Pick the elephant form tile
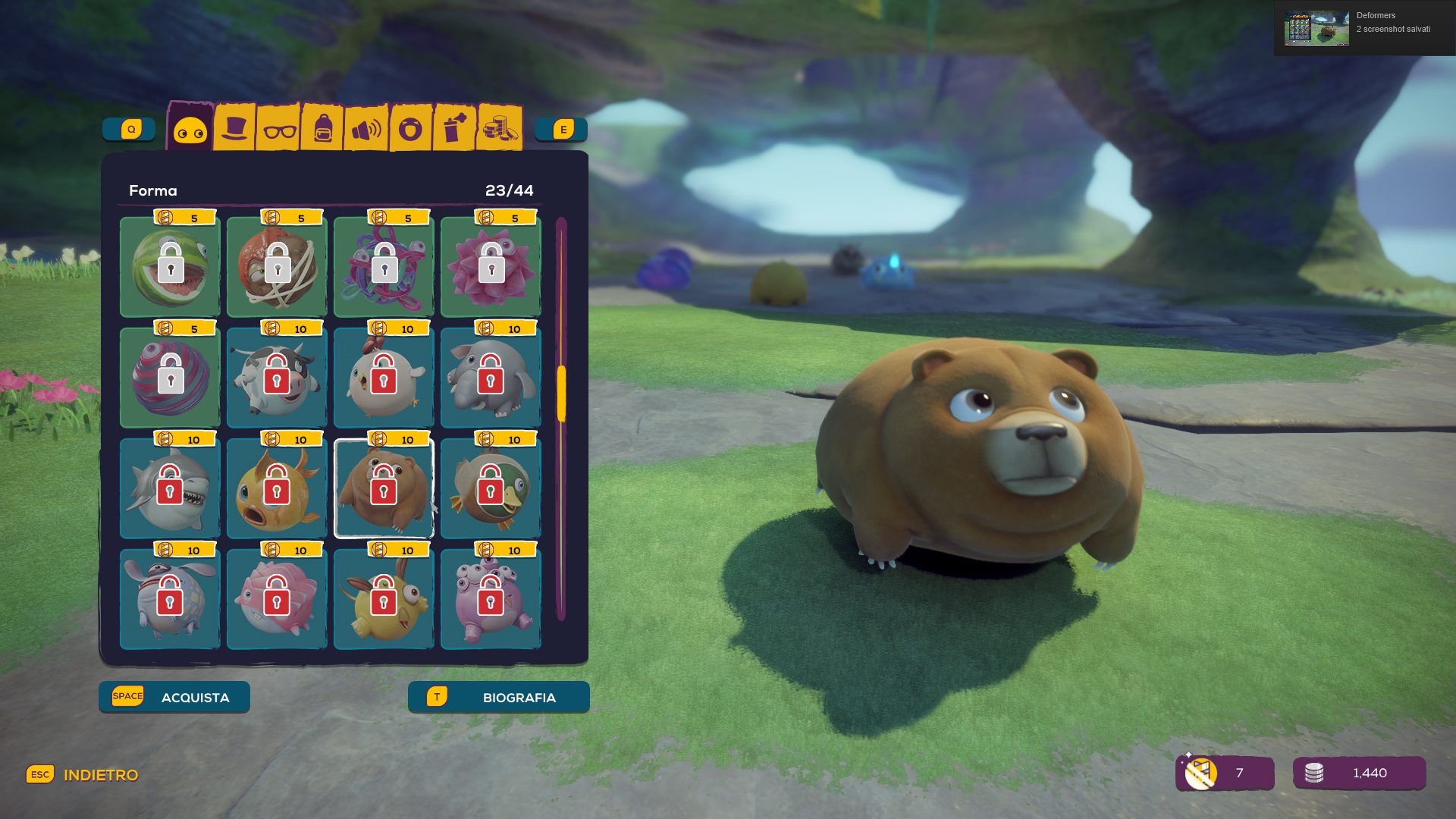 click(491, 378)
